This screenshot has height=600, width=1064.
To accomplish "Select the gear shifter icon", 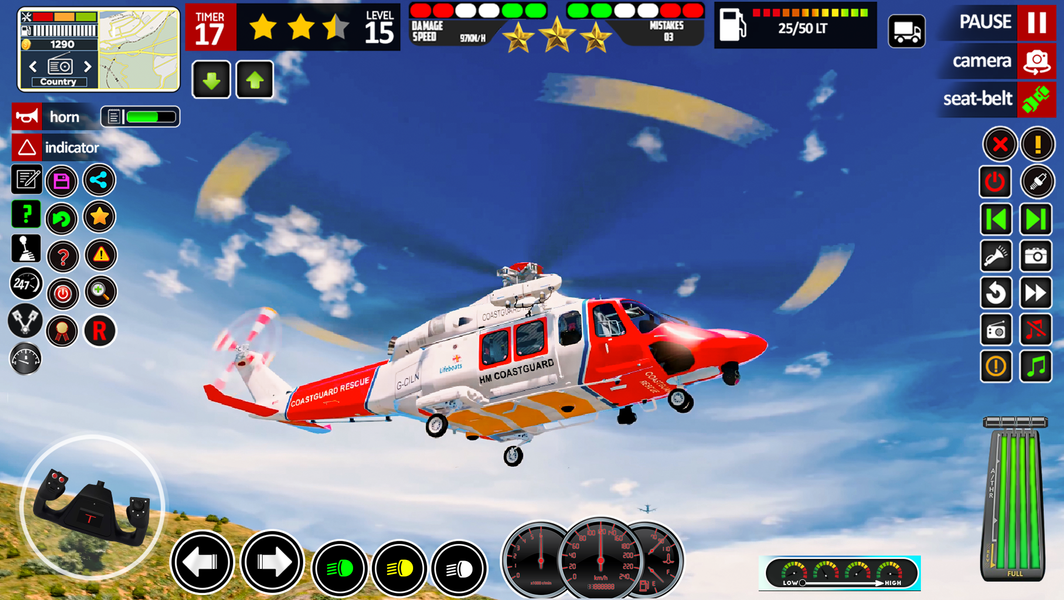I will point(26,248).
